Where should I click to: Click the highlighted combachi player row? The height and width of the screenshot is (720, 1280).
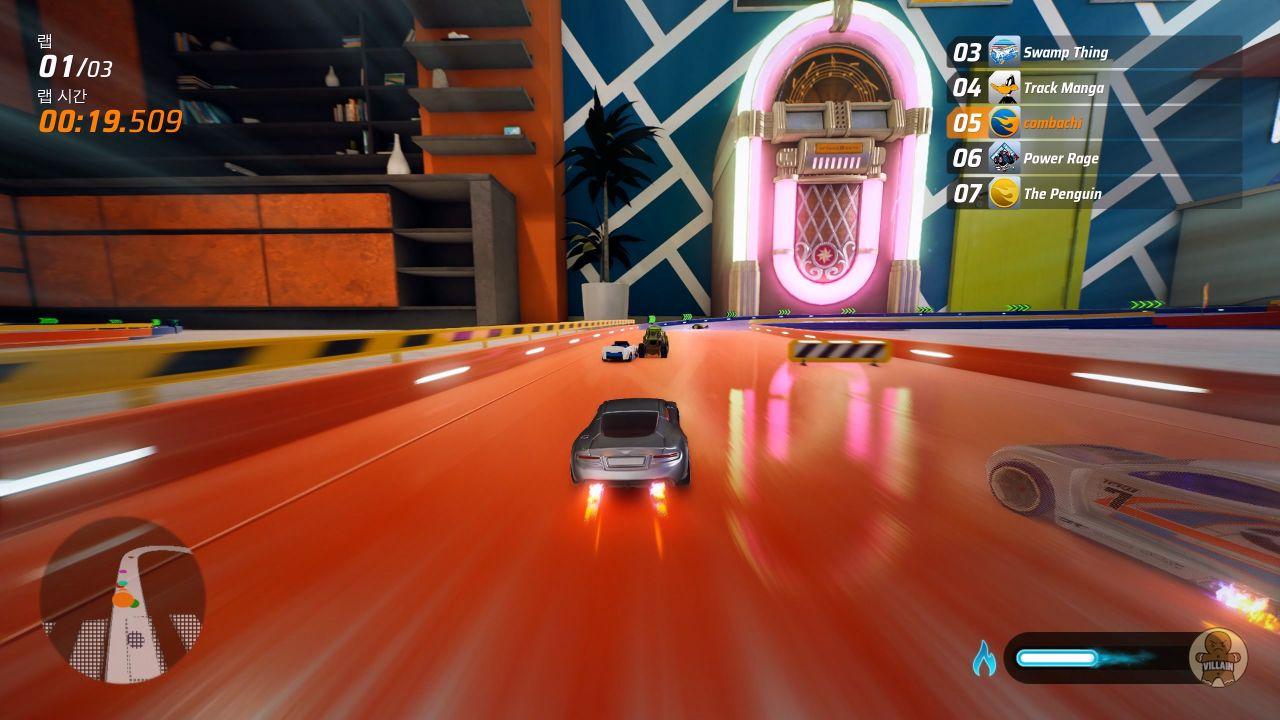click(1094, 123)
